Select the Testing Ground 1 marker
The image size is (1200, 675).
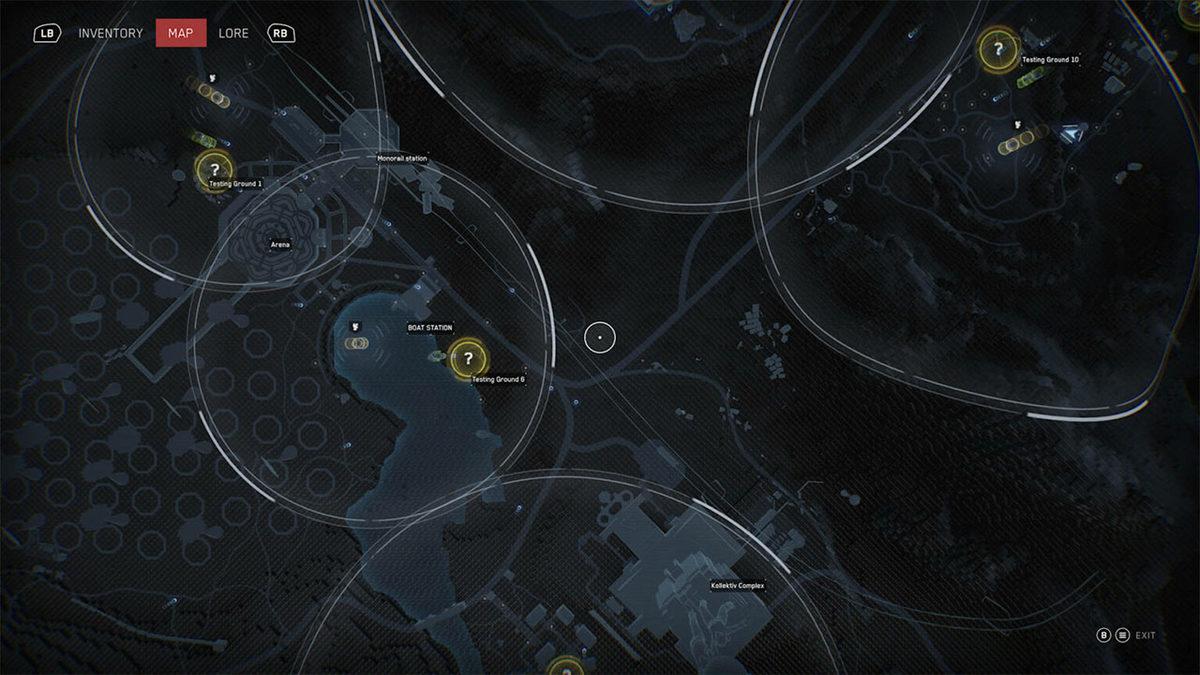(x=214, y=170)
